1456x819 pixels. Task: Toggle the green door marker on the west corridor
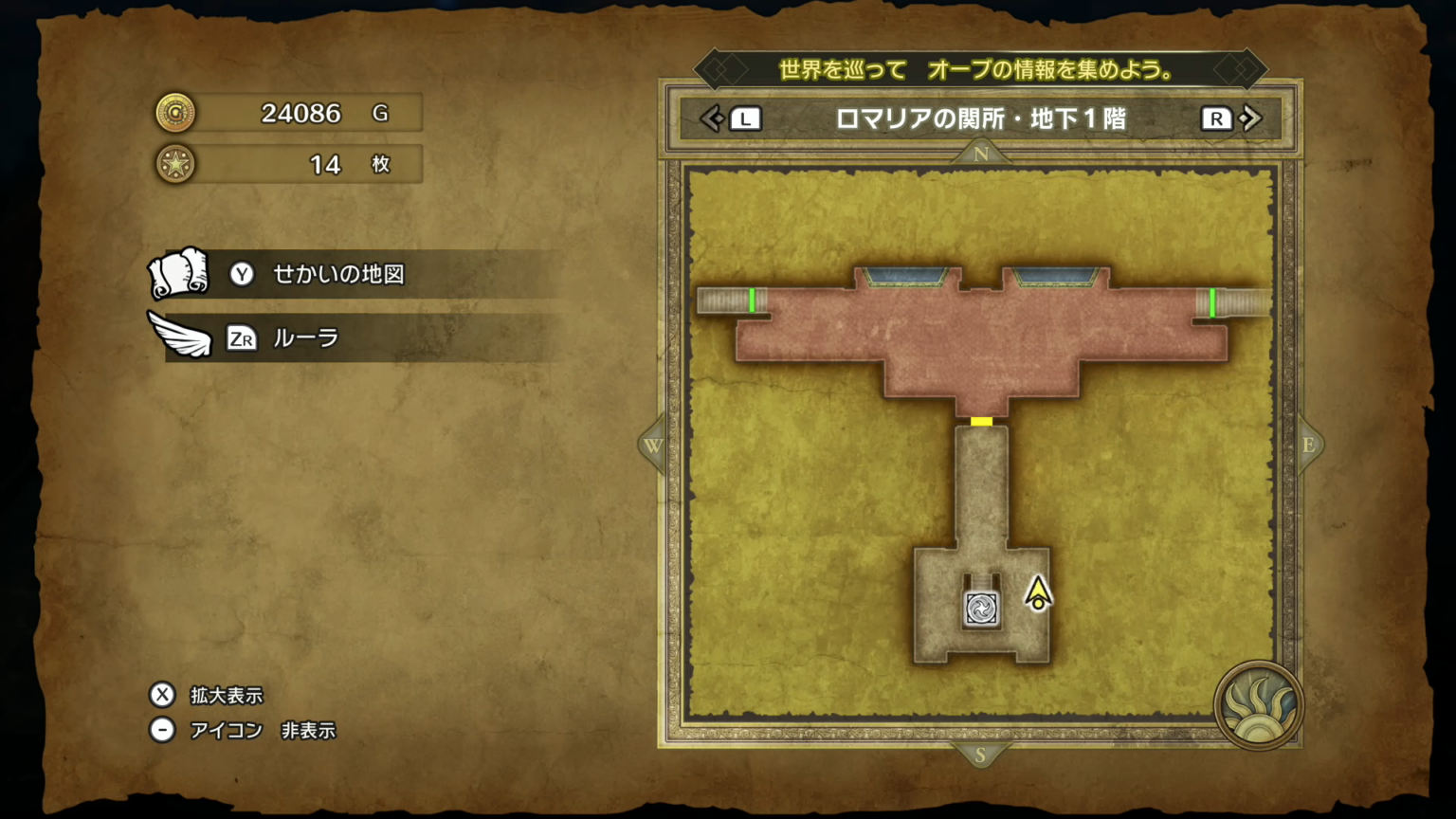coord(754,300)
